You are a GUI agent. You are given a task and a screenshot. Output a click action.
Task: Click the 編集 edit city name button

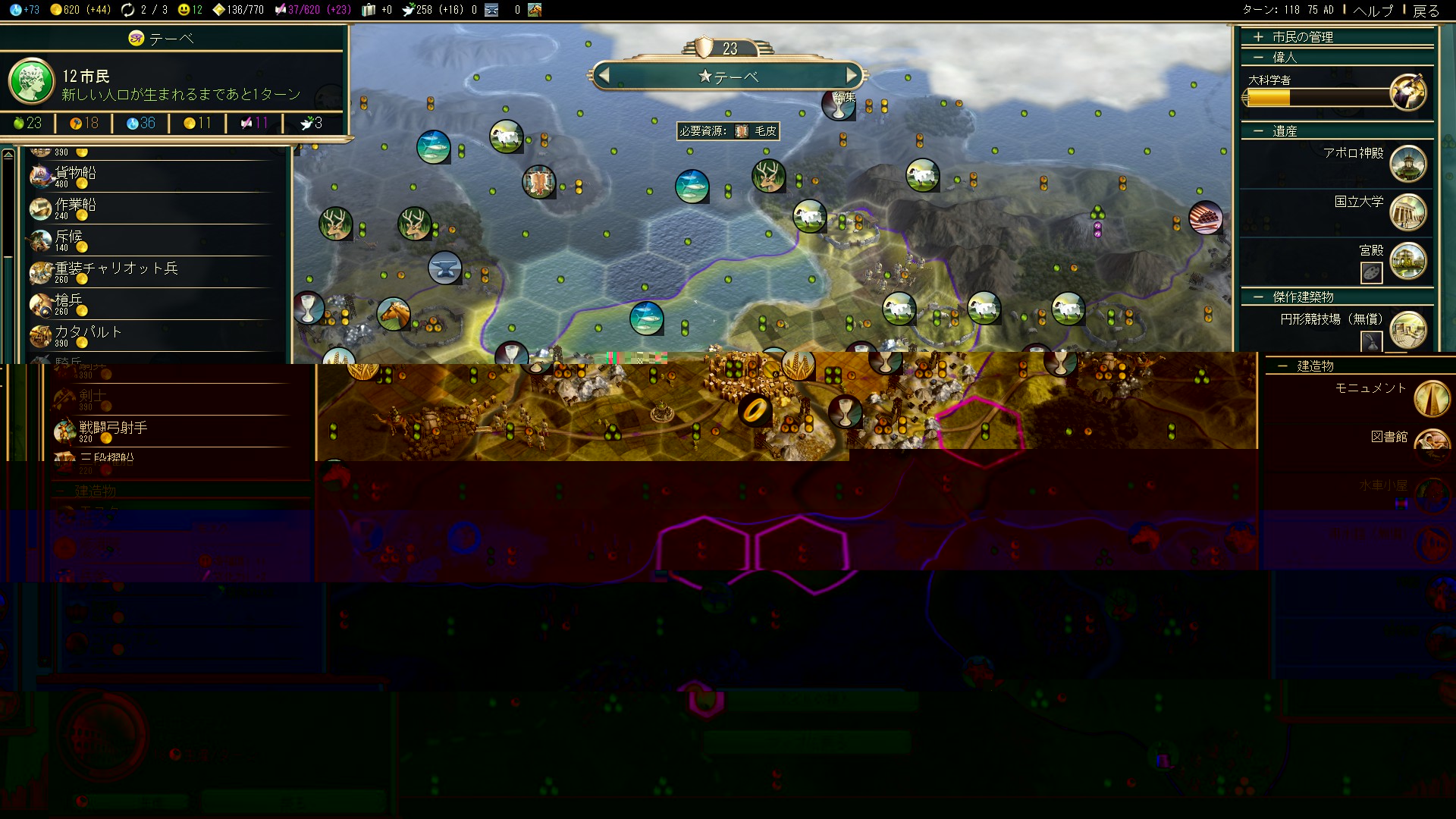click(844, 97)
